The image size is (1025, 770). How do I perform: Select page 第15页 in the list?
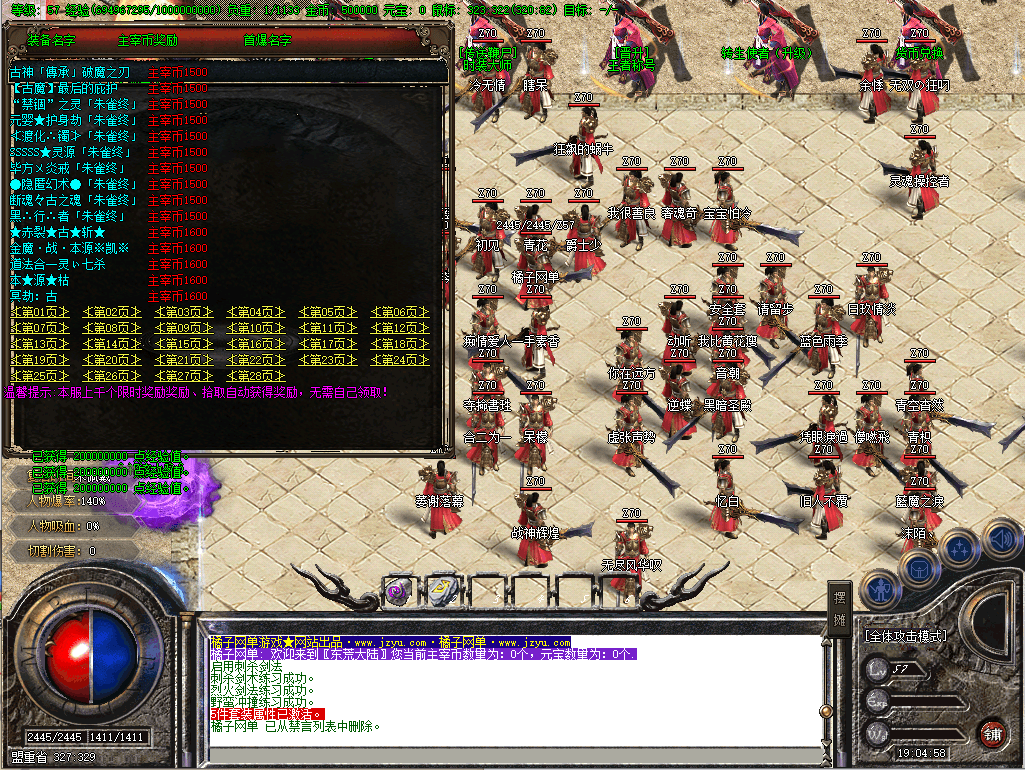coord(184,344)
